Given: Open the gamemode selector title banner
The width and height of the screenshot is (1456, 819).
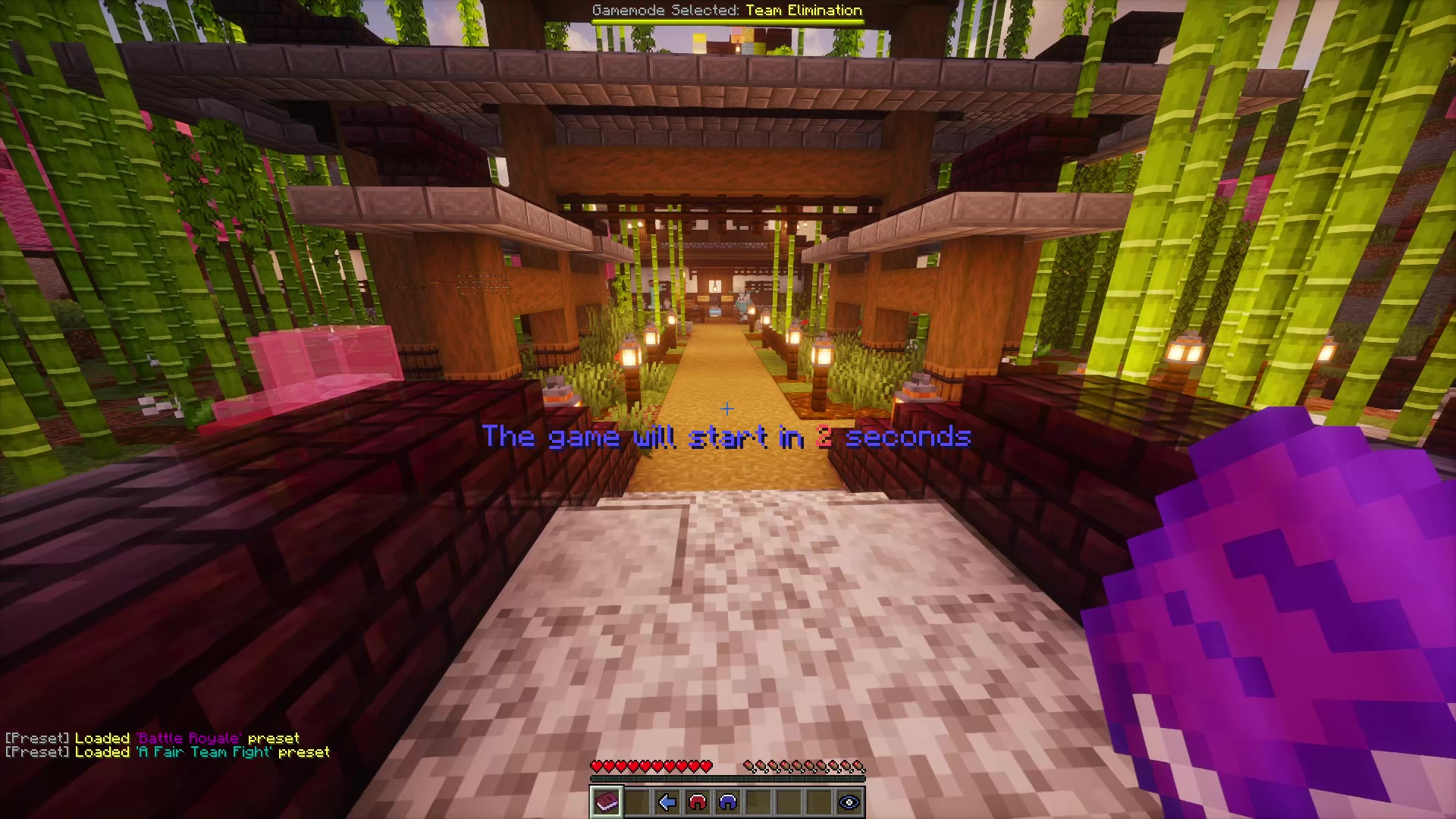Looking at the screenshot, I should coord(726,11).
